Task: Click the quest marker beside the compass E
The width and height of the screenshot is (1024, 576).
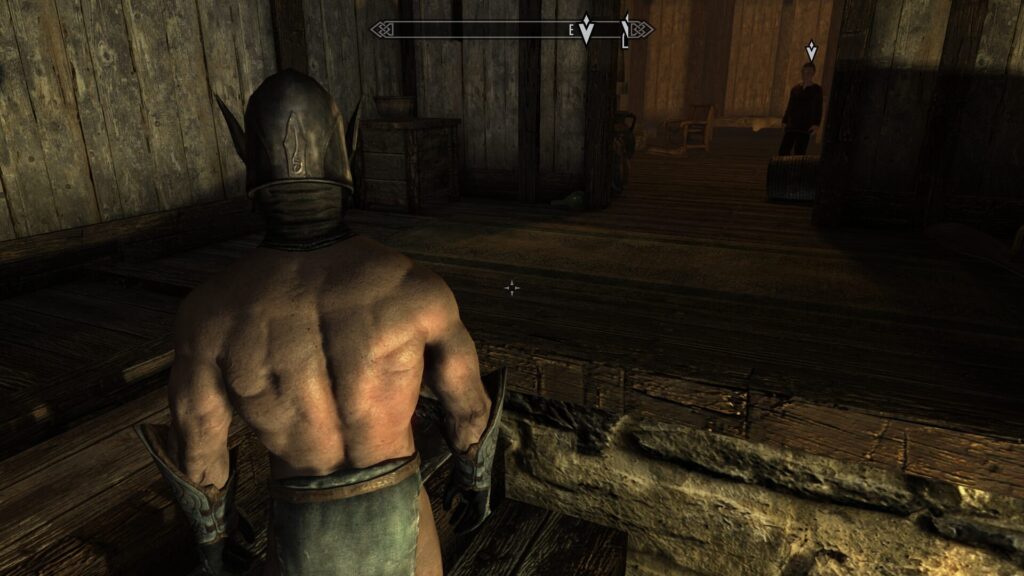Action: [x=587, y=30]
